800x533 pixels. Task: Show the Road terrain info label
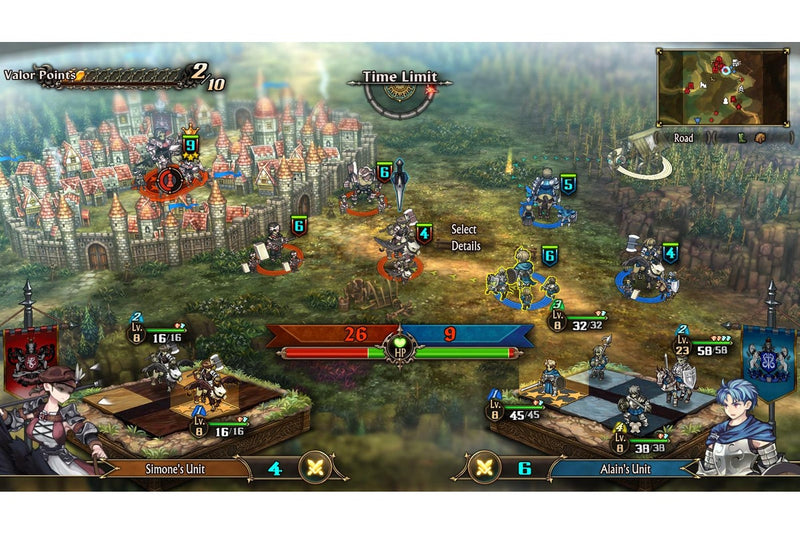click(684, 138)
